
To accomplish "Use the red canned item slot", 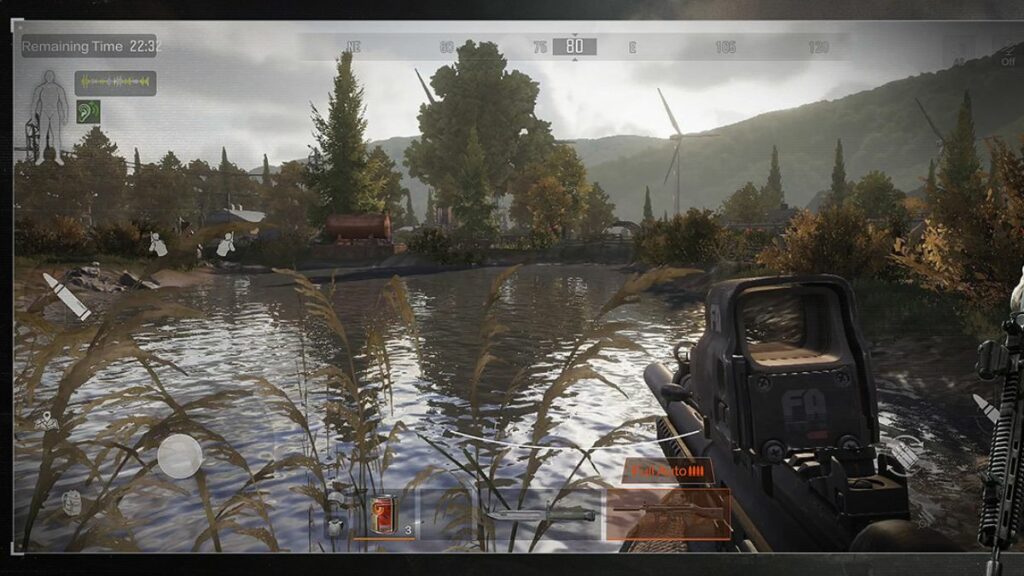I will coord(384,514).
